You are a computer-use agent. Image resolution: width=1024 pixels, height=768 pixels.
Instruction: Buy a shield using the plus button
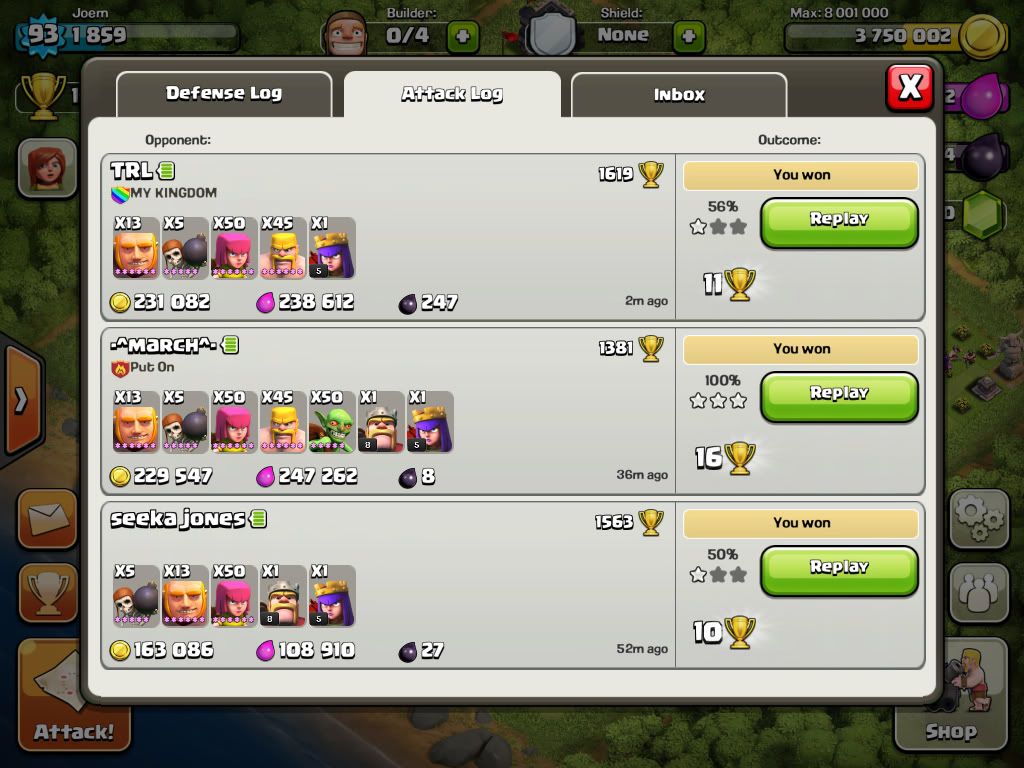(x=688, y=37)
